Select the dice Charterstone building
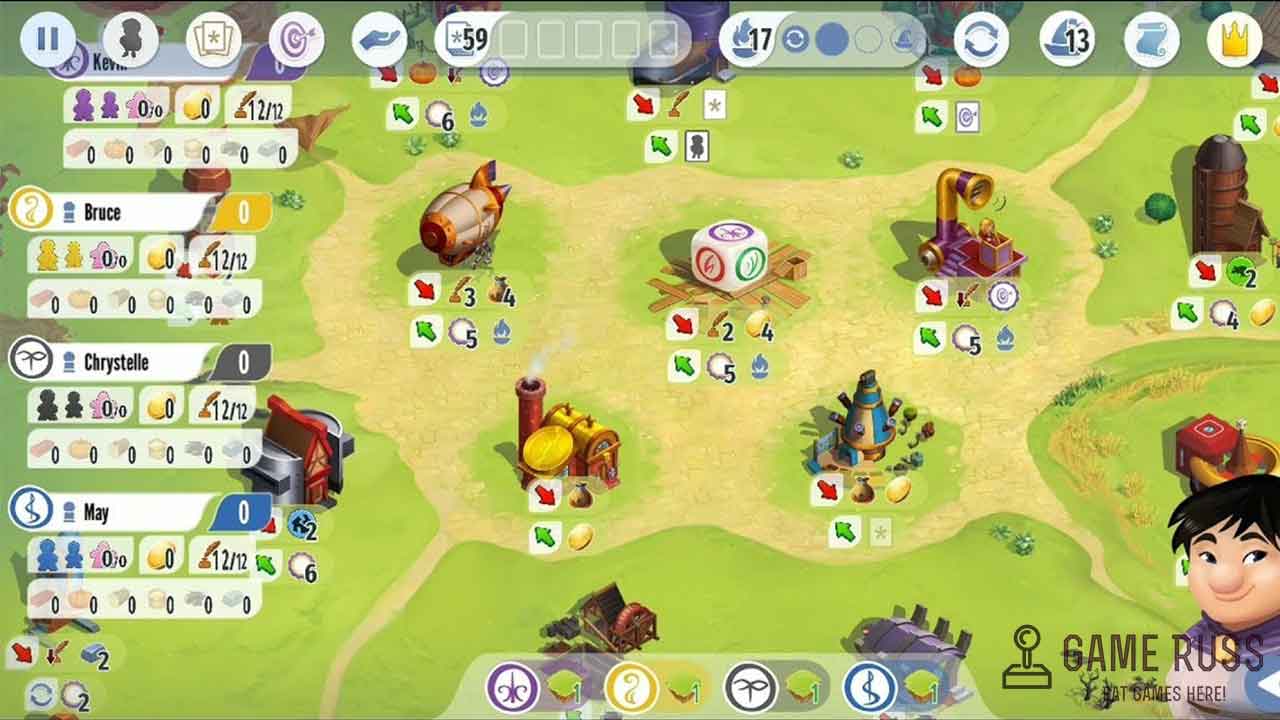1280x720 pixels. point(729,258)
